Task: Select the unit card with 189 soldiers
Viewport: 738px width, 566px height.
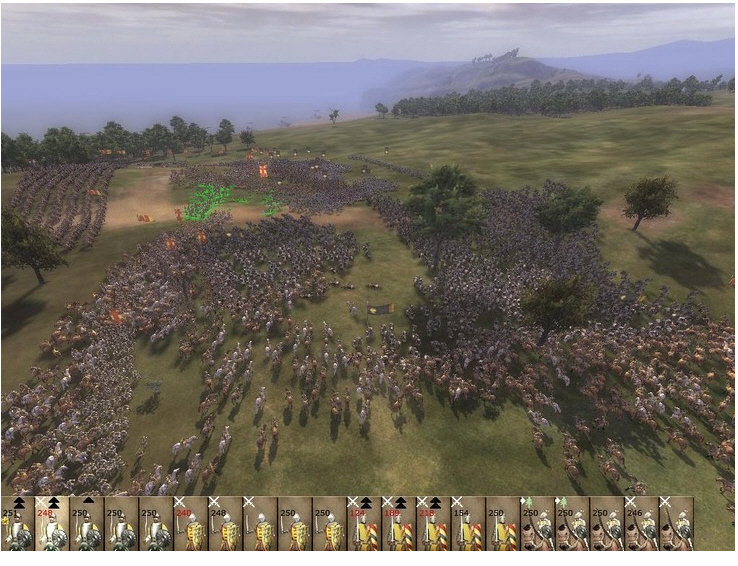Action: (398, 524)
